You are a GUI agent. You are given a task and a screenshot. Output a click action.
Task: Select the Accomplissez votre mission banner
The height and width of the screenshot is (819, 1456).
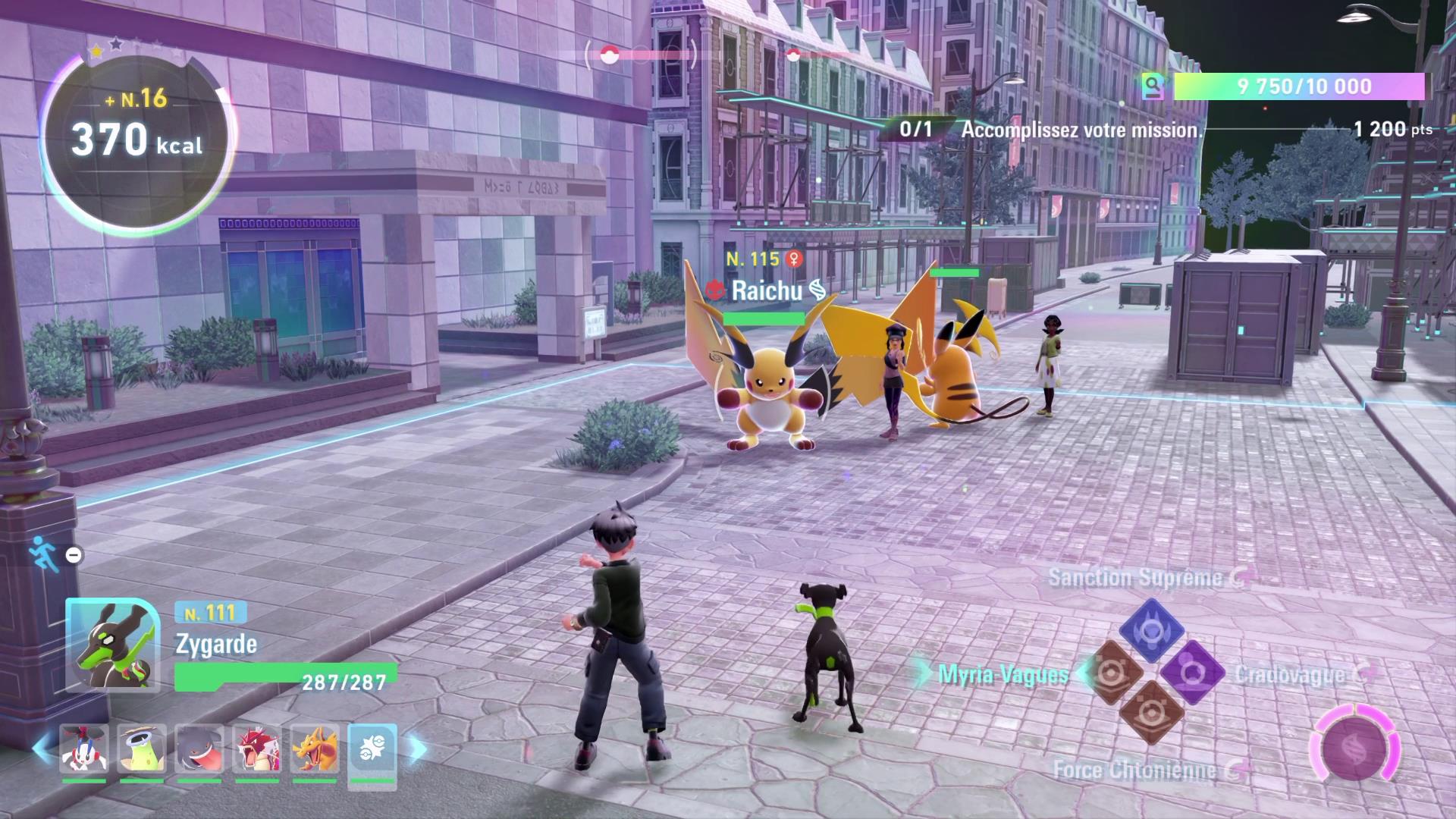pos(1083,130)
